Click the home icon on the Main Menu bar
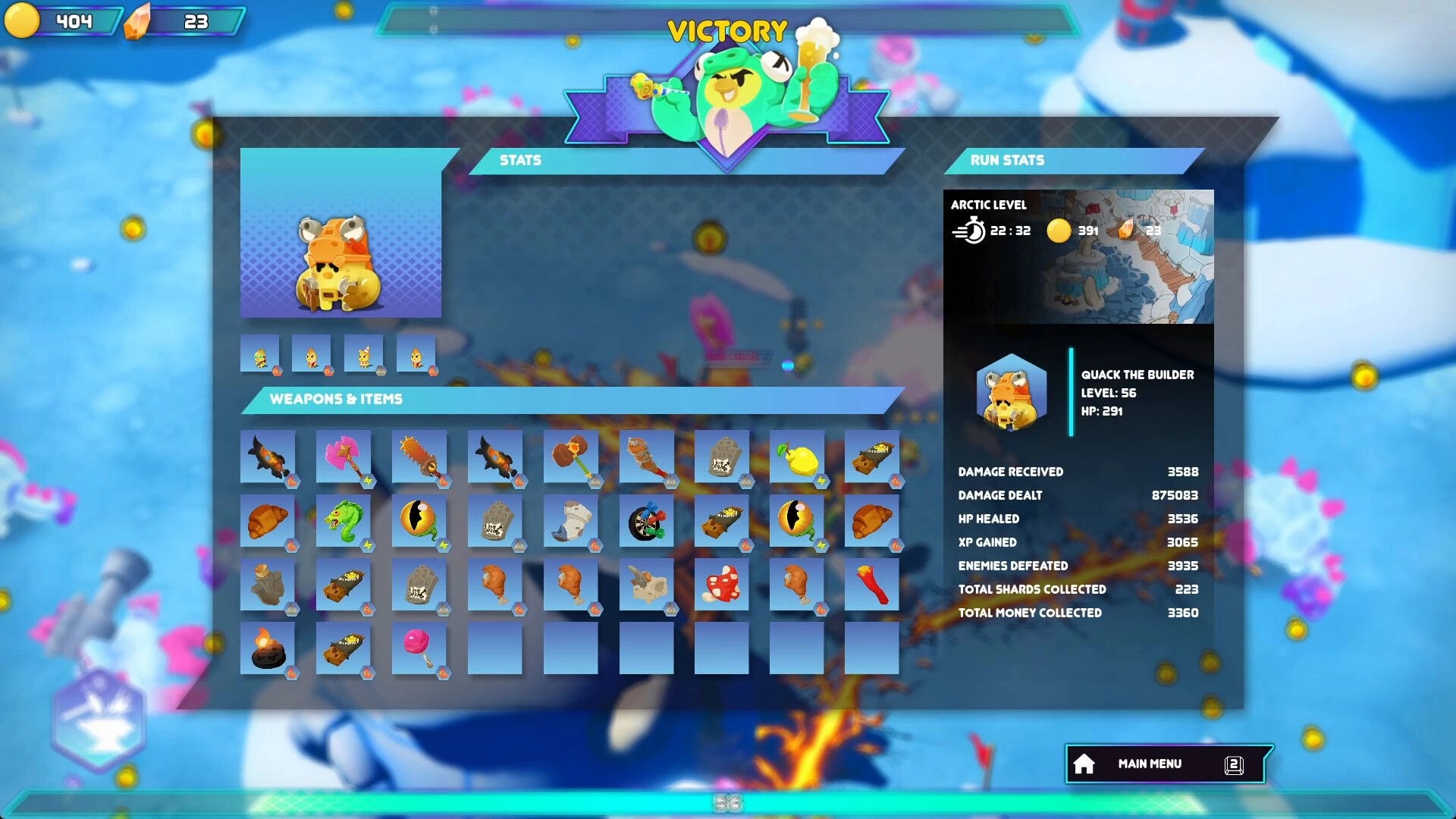The image size is (1456, 819). [x=1085, y=764]
